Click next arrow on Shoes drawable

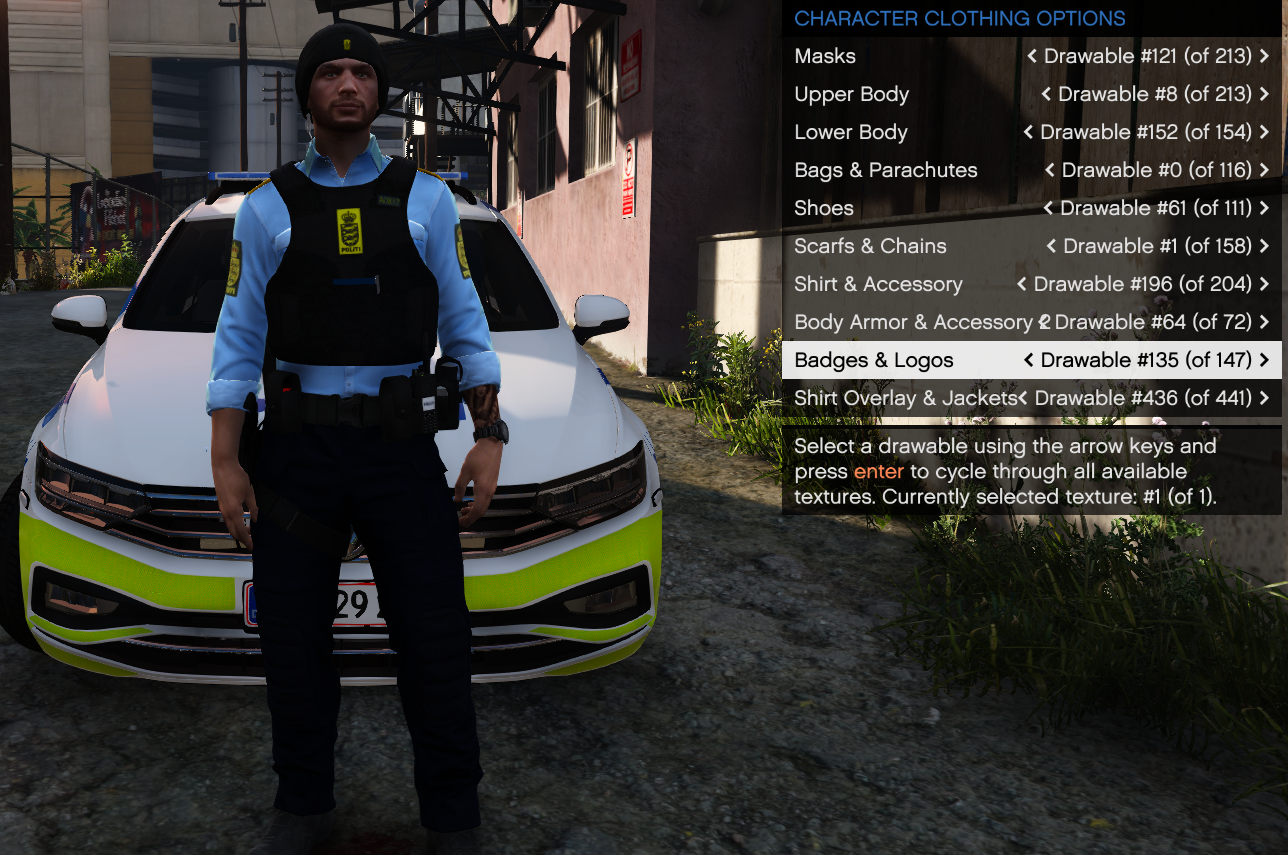1265,209
